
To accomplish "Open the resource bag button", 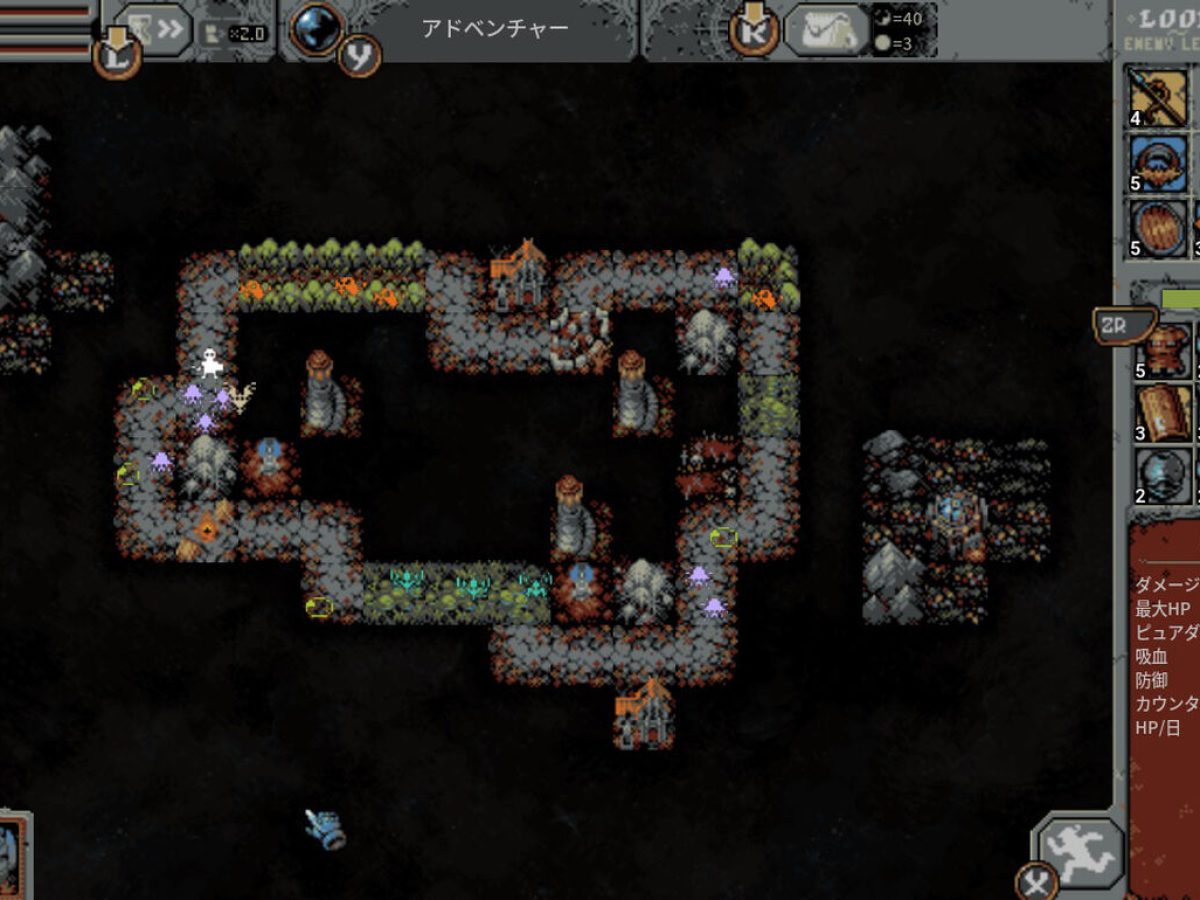I will [826, 30].
